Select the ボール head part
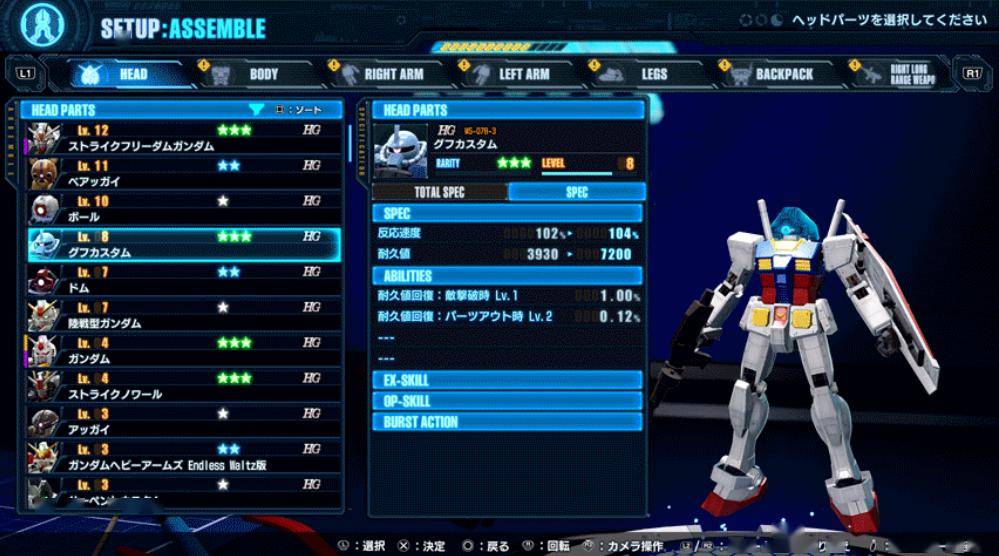 184,208
